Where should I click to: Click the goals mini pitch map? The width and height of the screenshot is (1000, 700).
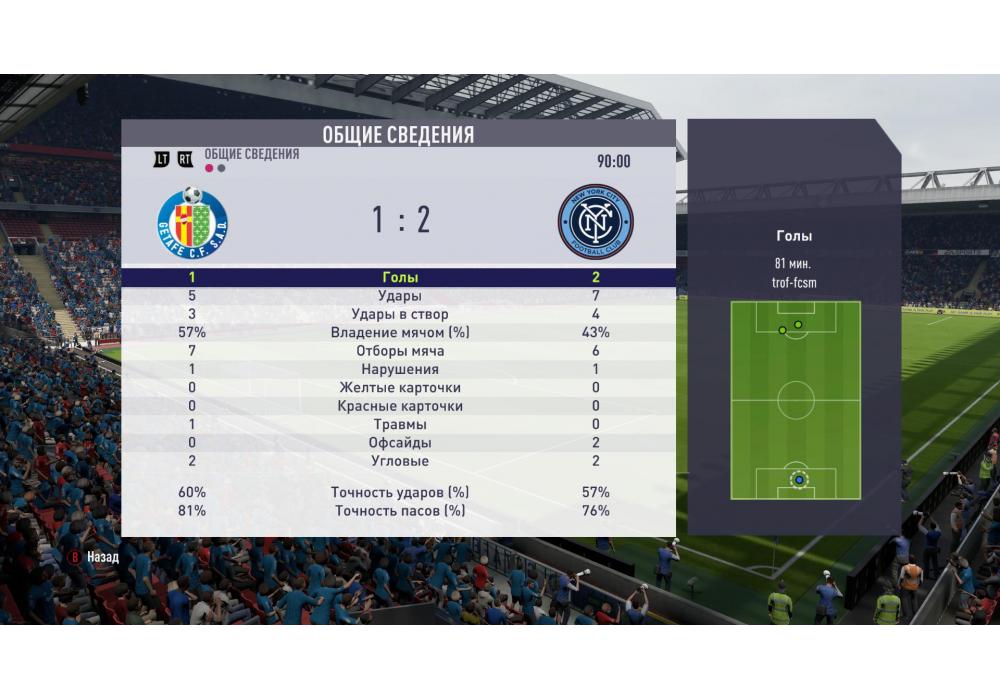coord(795,400)
